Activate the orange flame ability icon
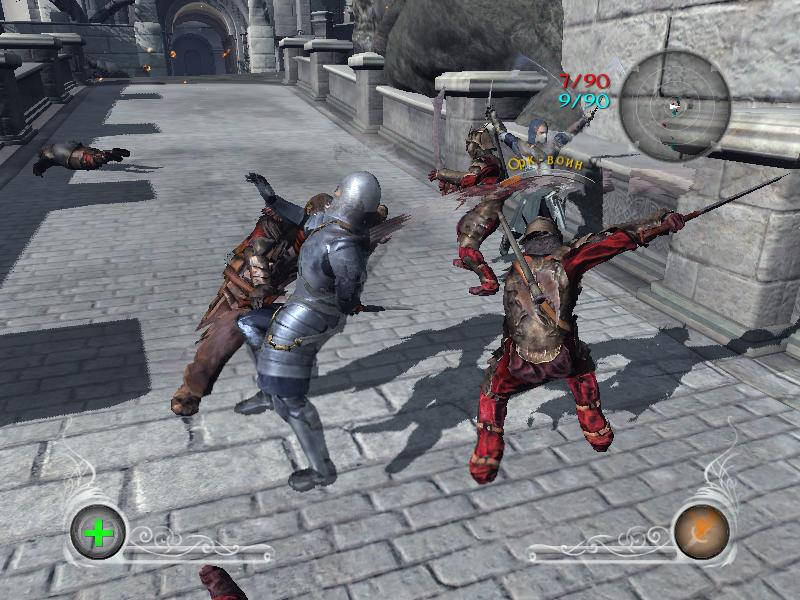800x600 pixels. click(x=700, y=530)
